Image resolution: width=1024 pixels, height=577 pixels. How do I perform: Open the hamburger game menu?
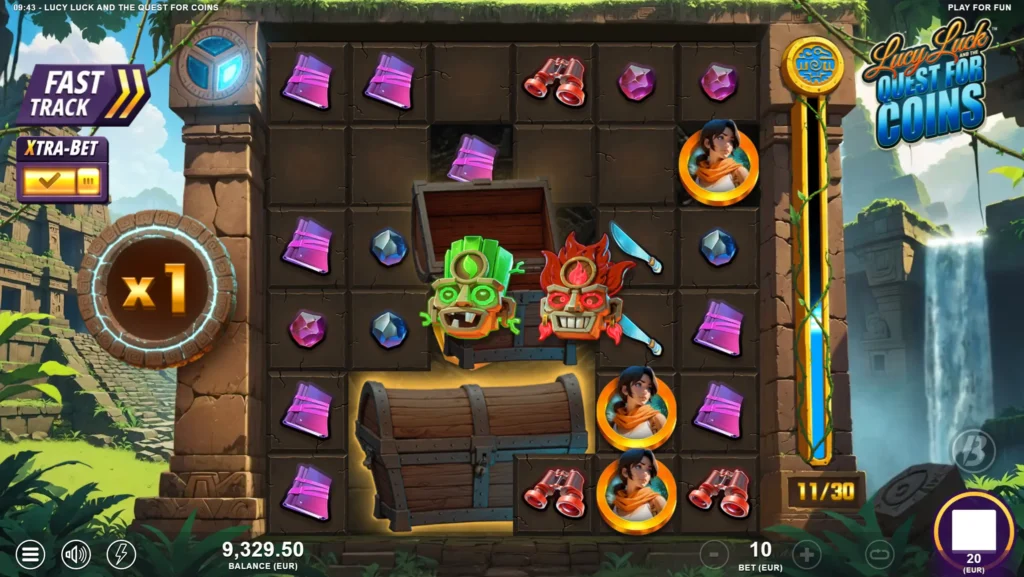tap(31, 554)
